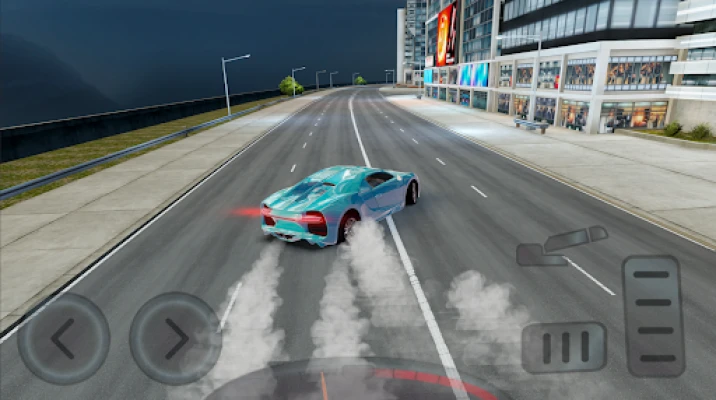Hit the brake pedal button
716x400 pixels.
pos(564,347)
